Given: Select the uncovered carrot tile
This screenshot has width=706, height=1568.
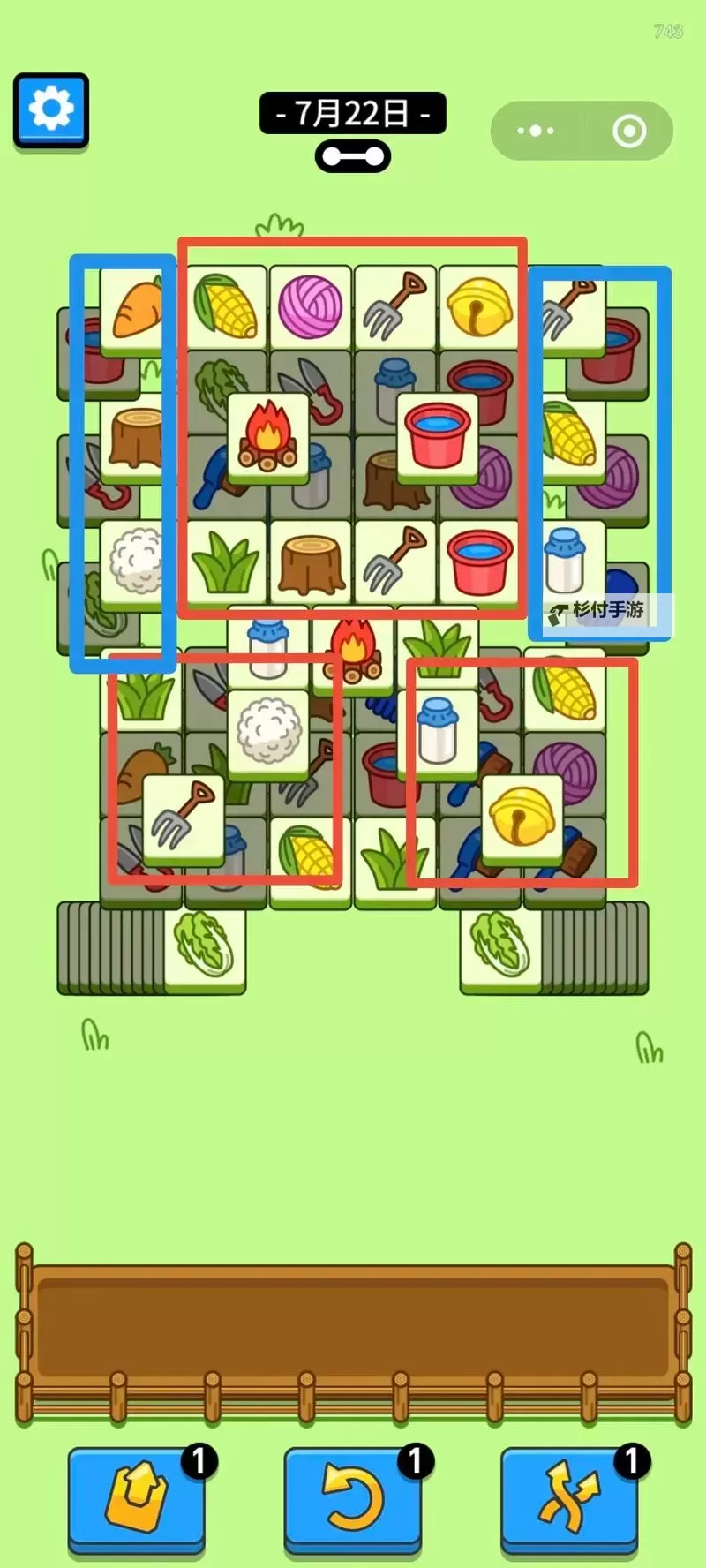Looking at the screenshot, I should [135, 310].
